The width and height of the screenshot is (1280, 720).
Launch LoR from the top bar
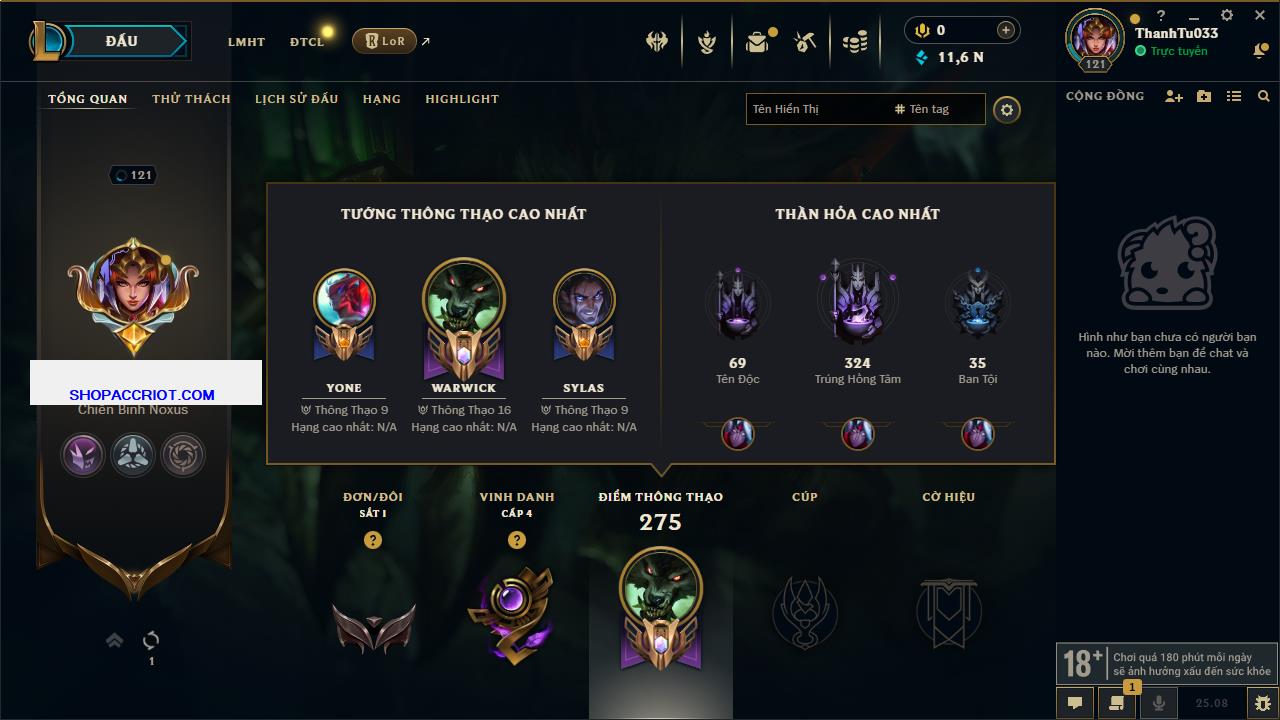384,41
